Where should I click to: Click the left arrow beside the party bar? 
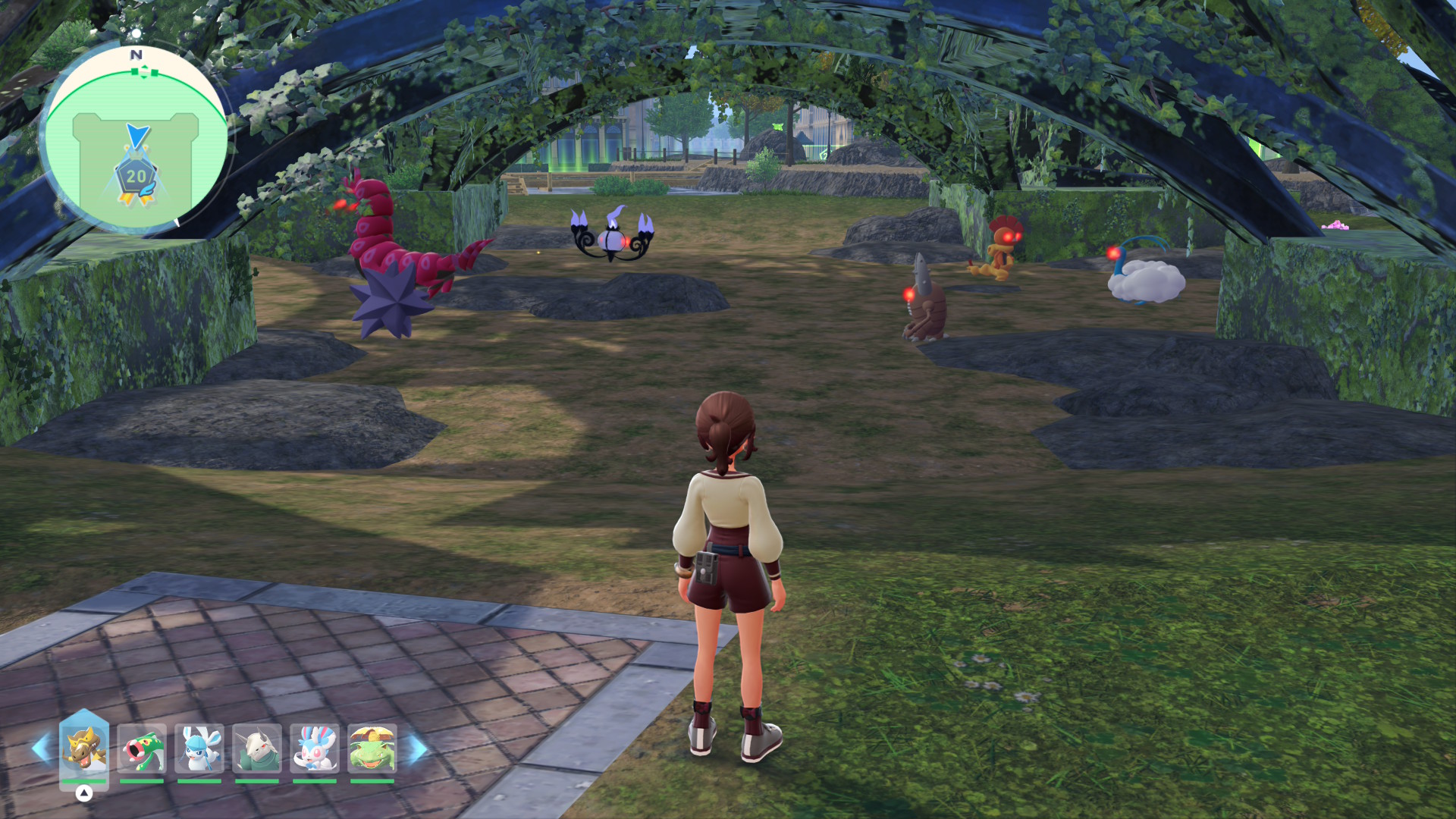[x=41, y=748]
